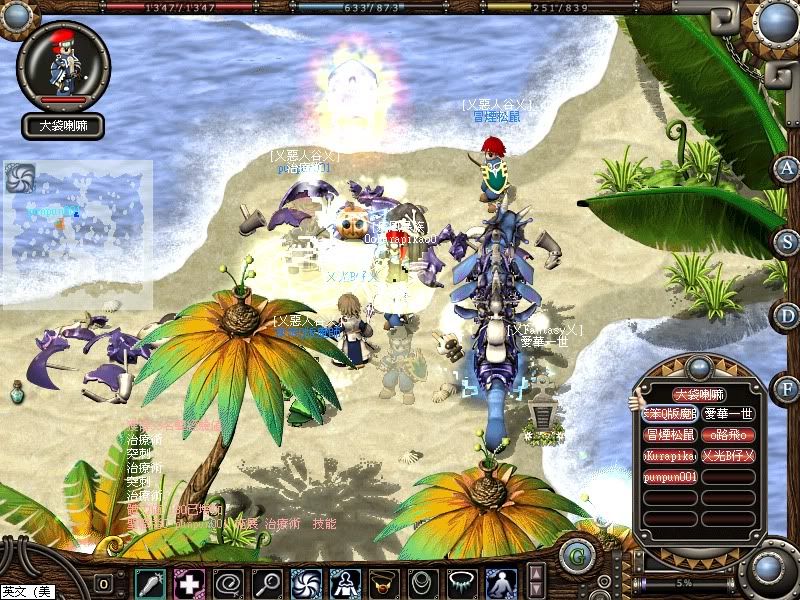Image resolution: width=800 pixels, height=600 pixels.
Task: Select party member 愛華一世
Action: (x=728, y=414)
